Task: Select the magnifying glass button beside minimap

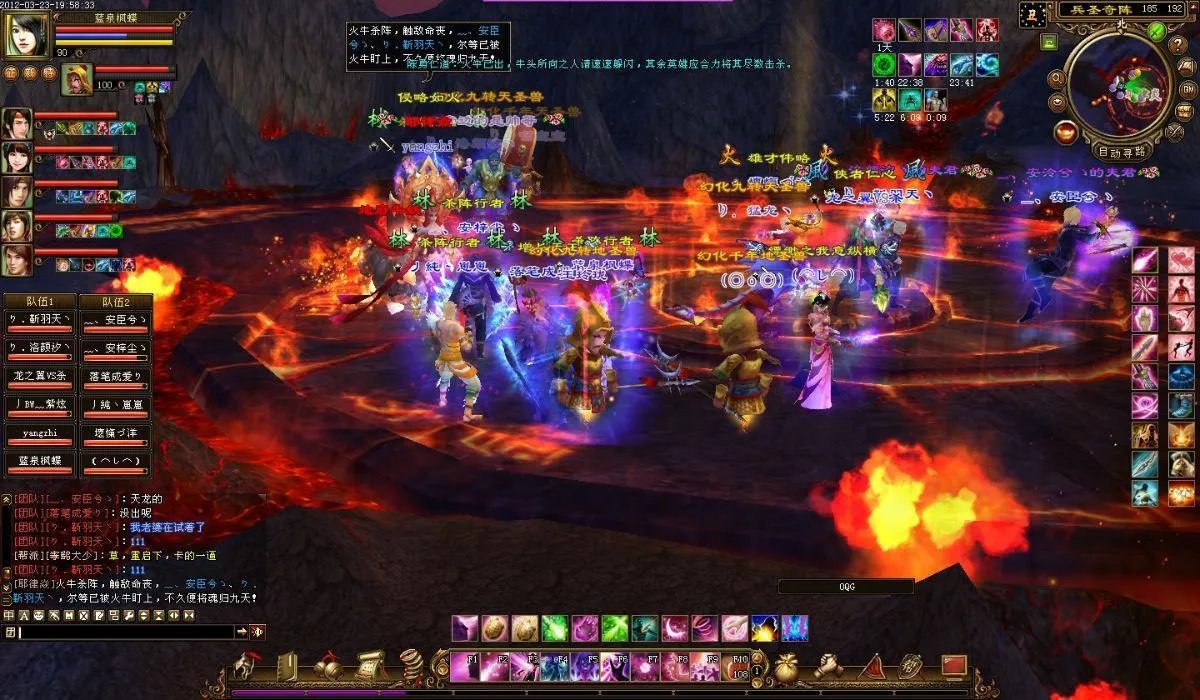Action: pos(1056,79)
